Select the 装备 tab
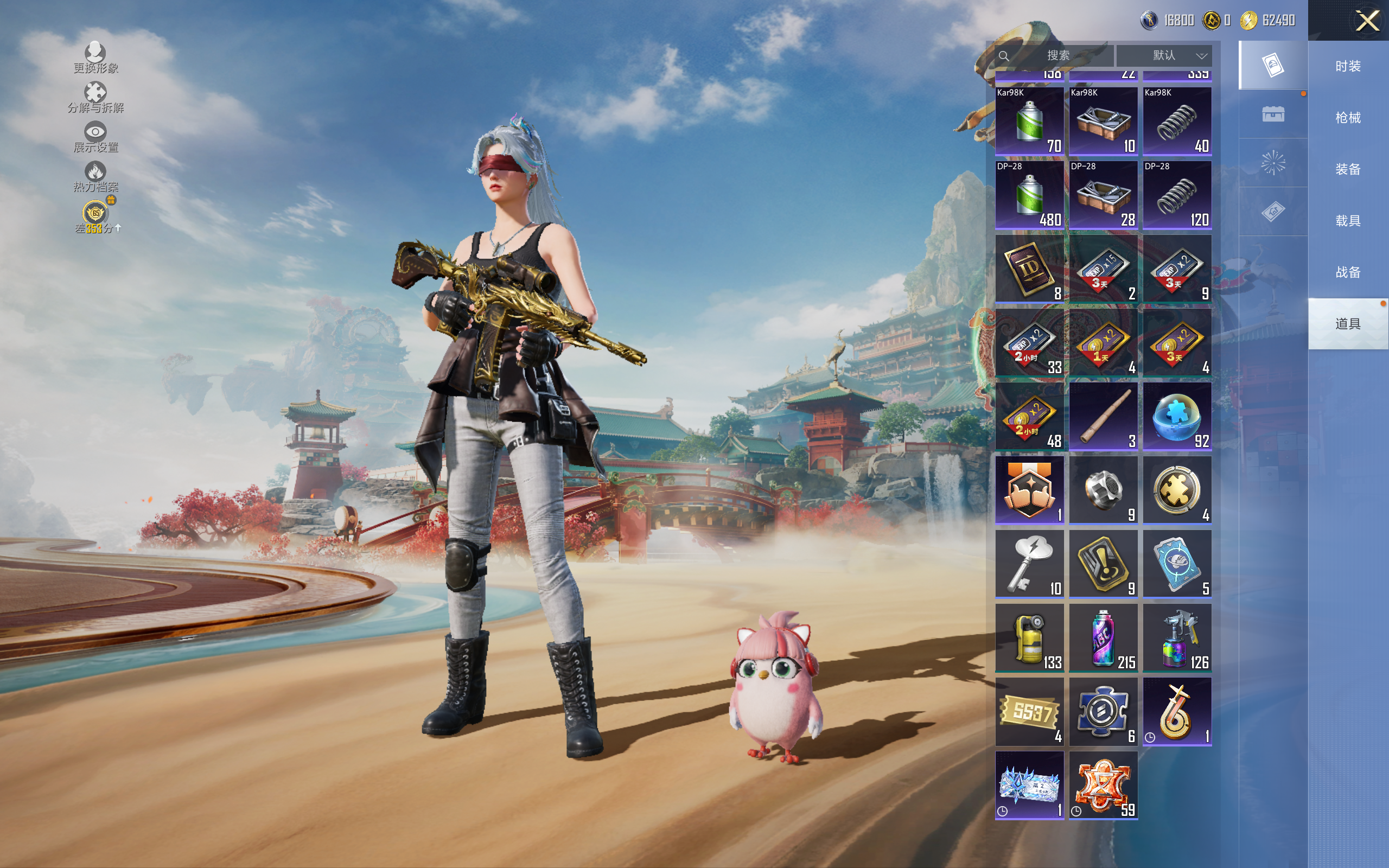The width and height of the screenshot is (1389, 868). [1347, 169]
